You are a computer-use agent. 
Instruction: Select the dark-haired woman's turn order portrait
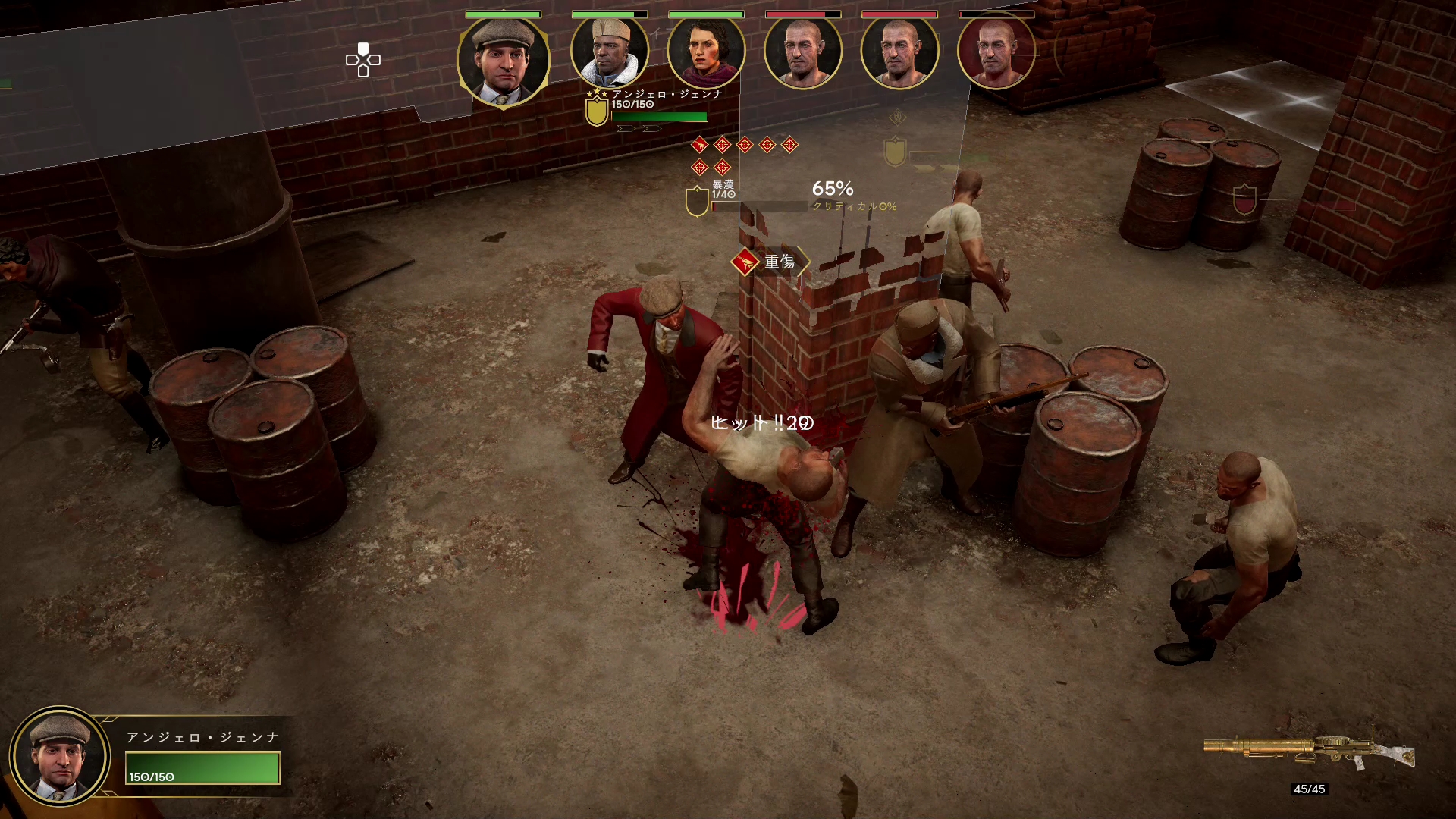706,52
